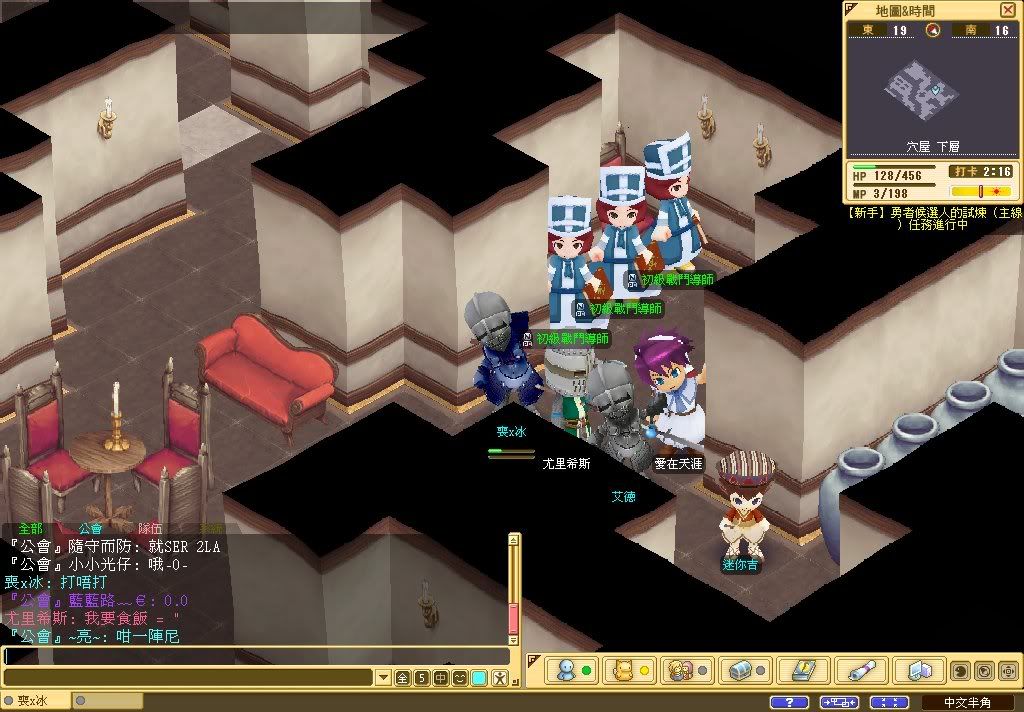This screenshot has height=712, width=1024.
Task: Open the chat history dropdown arrow
Action: click(x=383, y=678)
